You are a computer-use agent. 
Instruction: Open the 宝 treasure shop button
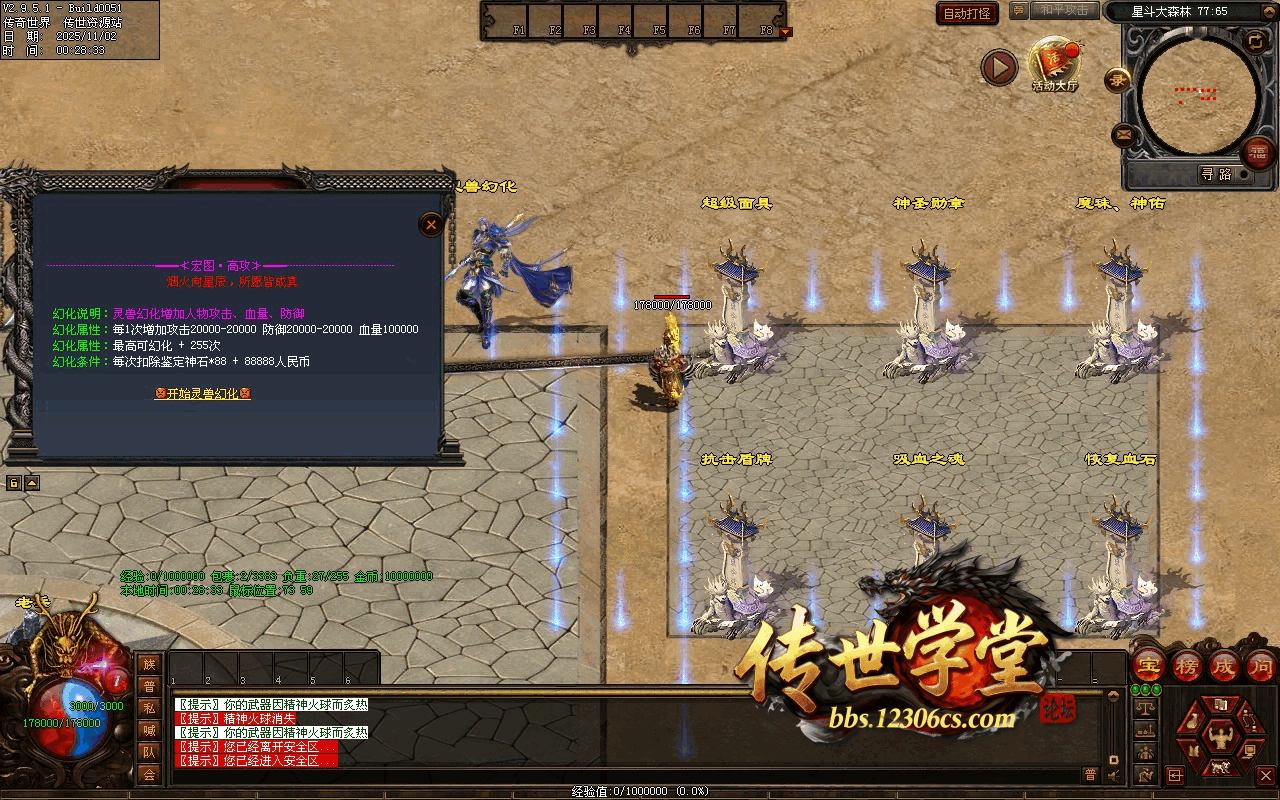pyautogui.click(x=1149, y=667)
